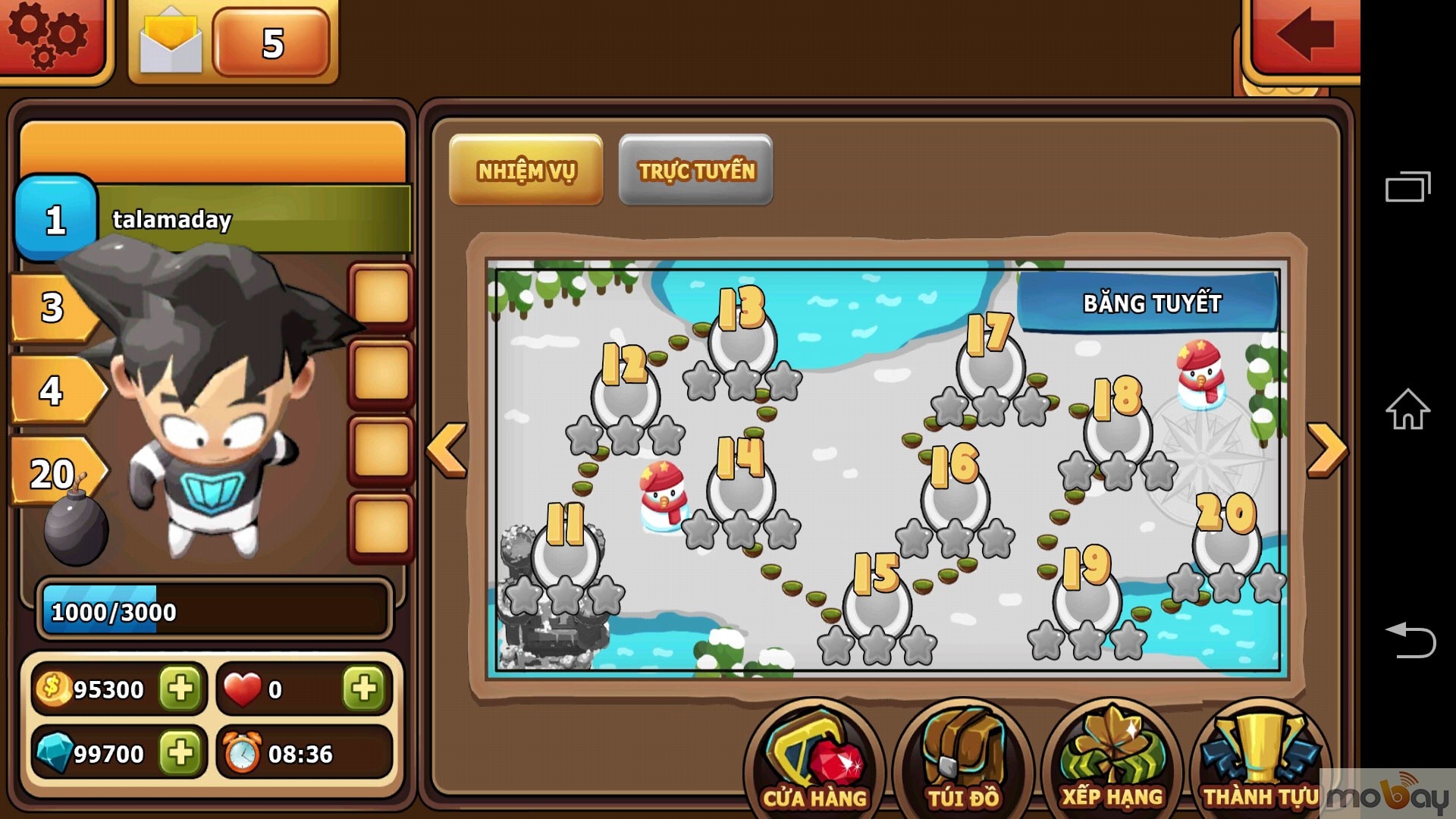This screenshot has height=819, width=1456.
Task: Open the mail envelope inbox
Action: tap(171, 42)
